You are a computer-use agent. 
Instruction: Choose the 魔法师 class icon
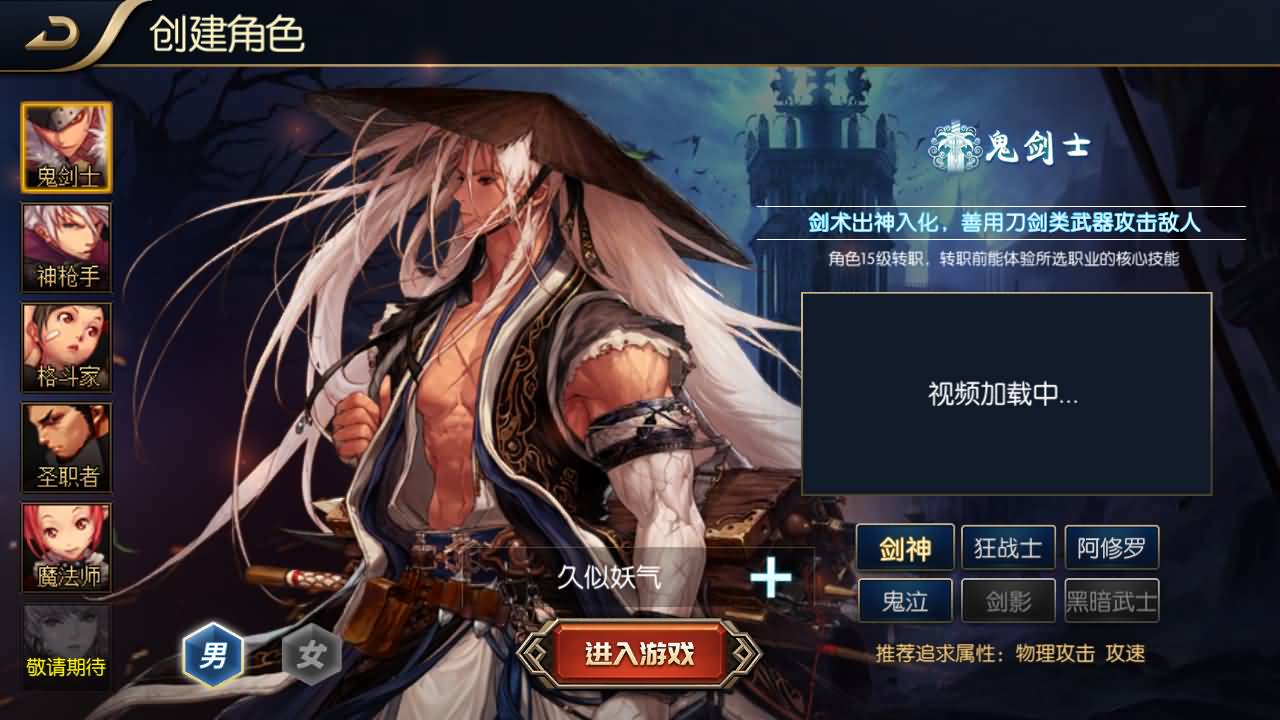(66, 547)
